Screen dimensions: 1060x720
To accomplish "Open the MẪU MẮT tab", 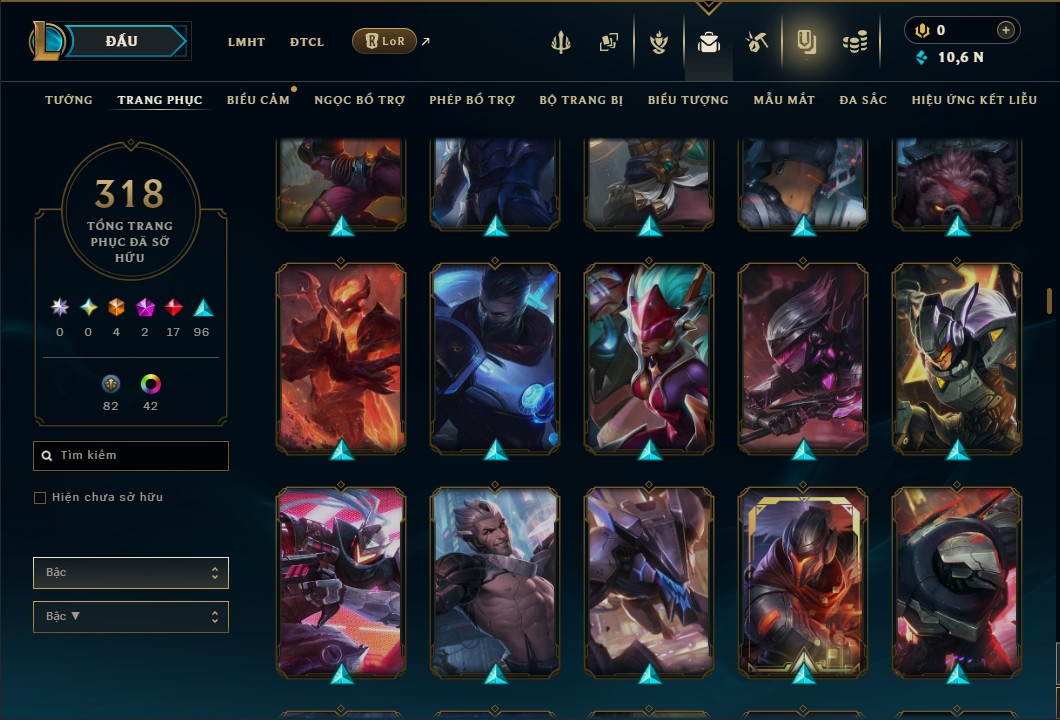I will (x=784, y=100).
